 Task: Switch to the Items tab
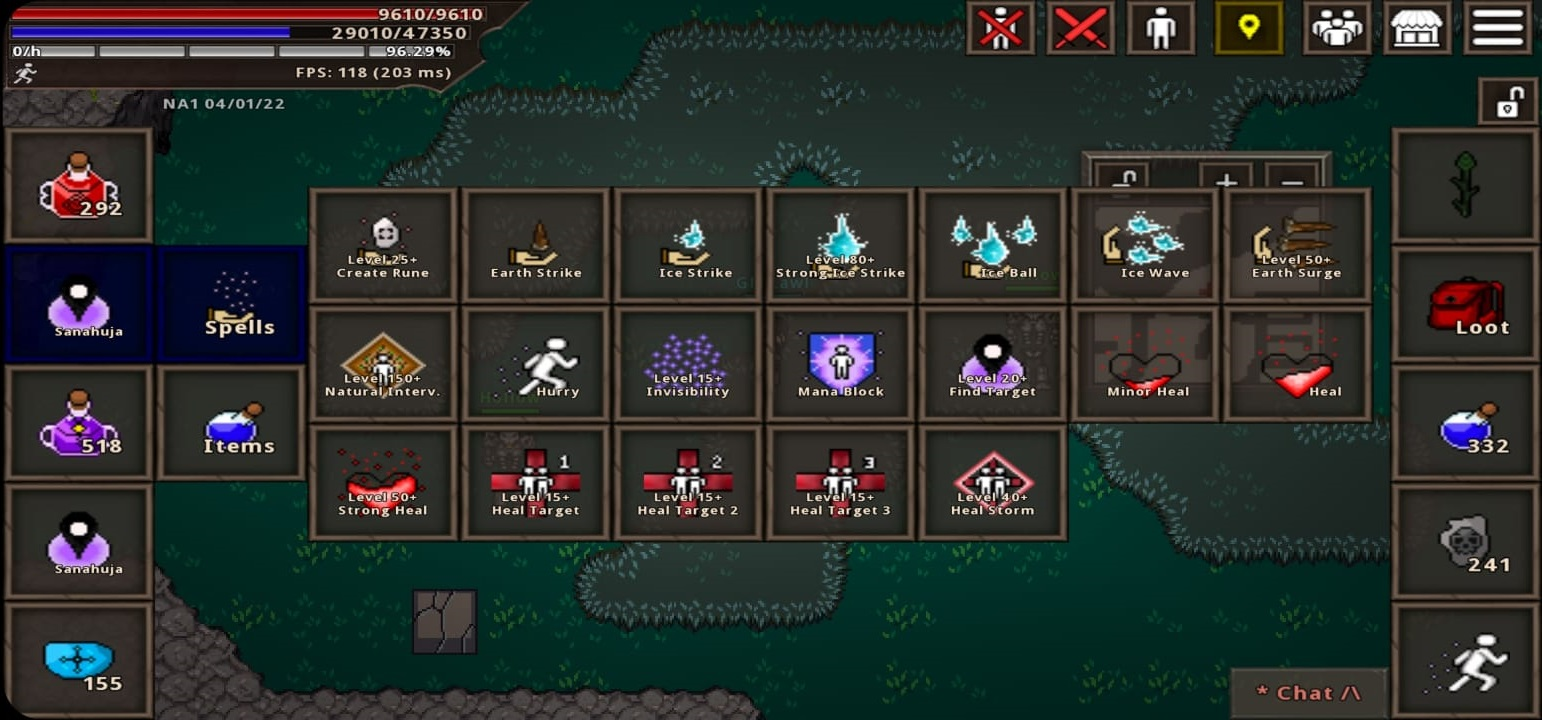click(232, 423)
